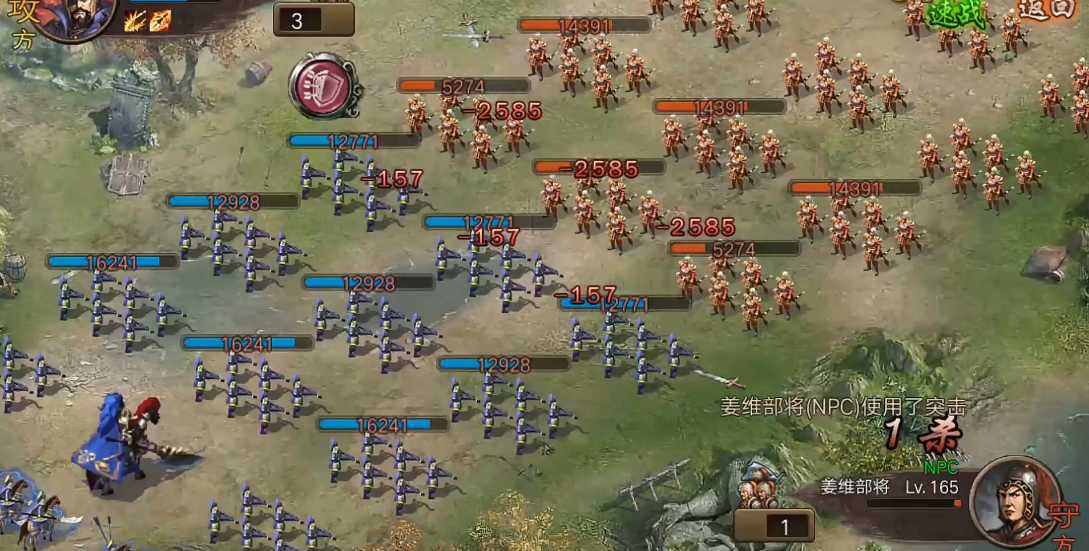Click the green 速战 quick battle button

(x=956, y=13)
